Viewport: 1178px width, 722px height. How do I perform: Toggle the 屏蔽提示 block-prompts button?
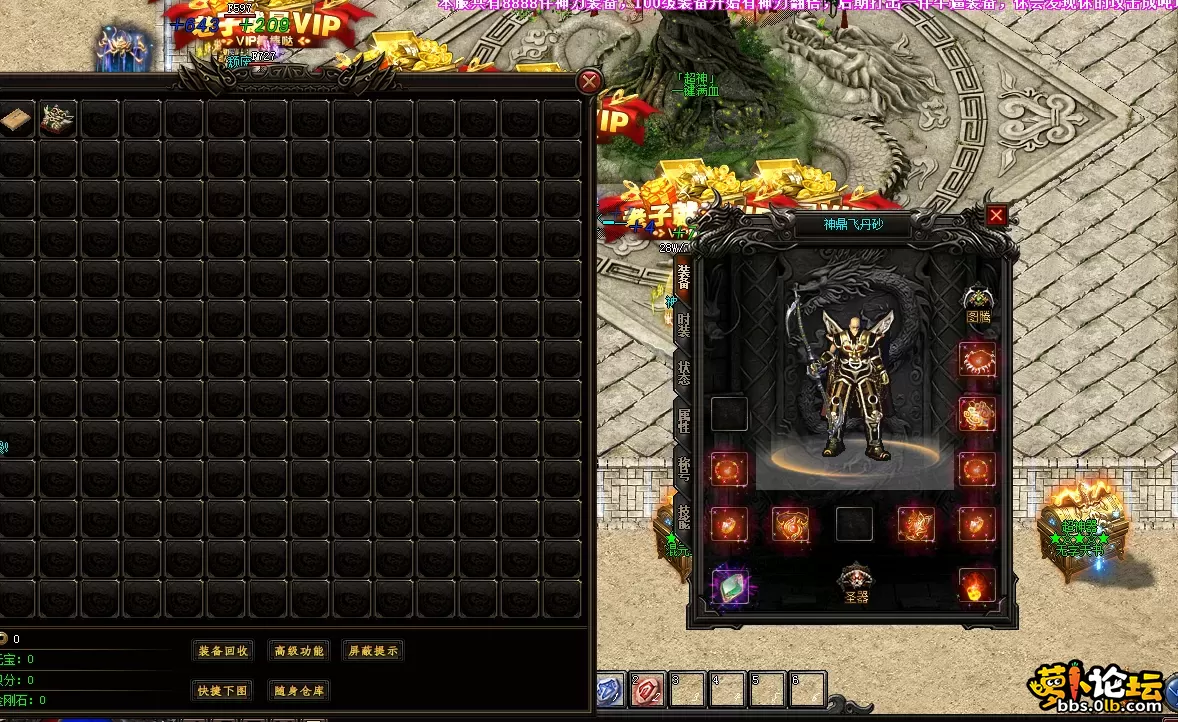point(372,651)
